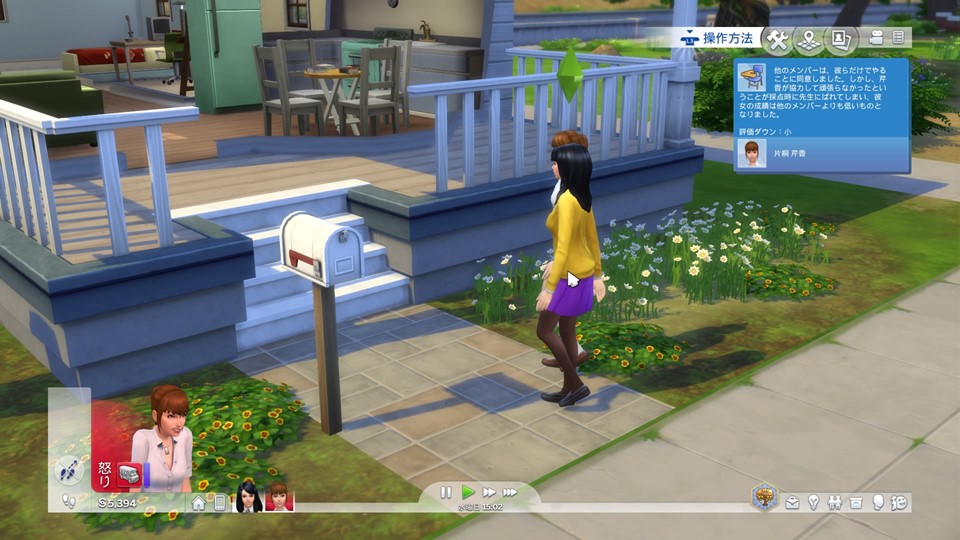
Task: Click the school bus moodlet icon
Action: tap(128, 473)
